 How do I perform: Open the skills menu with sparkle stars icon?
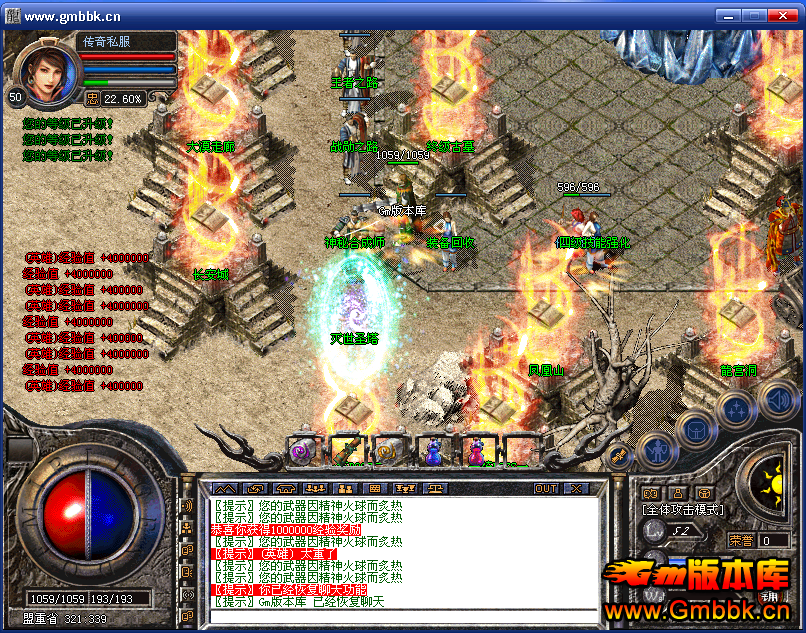coord(736,408)
